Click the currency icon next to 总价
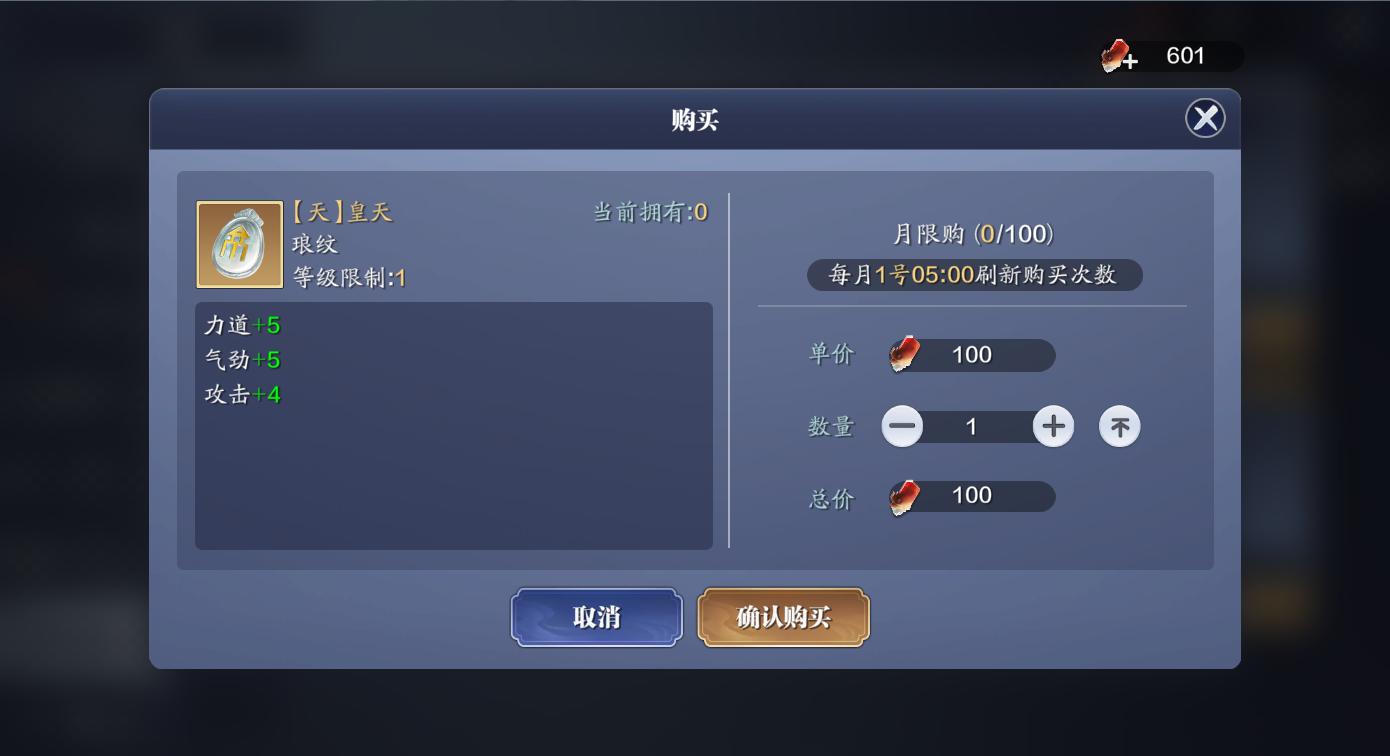This screenshot has height=756, width=1390. [x=901, y=495]
